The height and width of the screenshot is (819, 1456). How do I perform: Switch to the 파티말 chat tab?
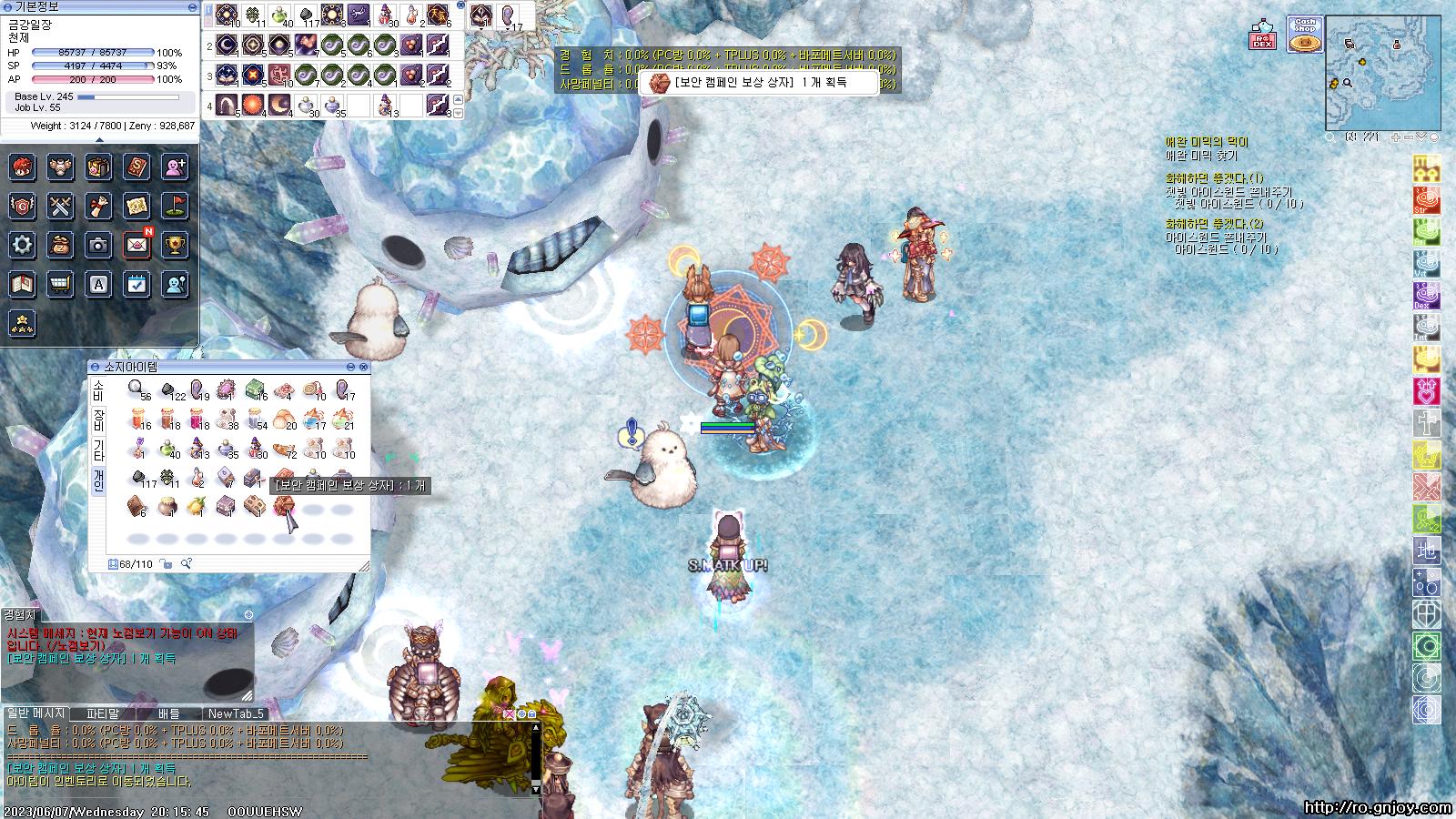(103, 713)
